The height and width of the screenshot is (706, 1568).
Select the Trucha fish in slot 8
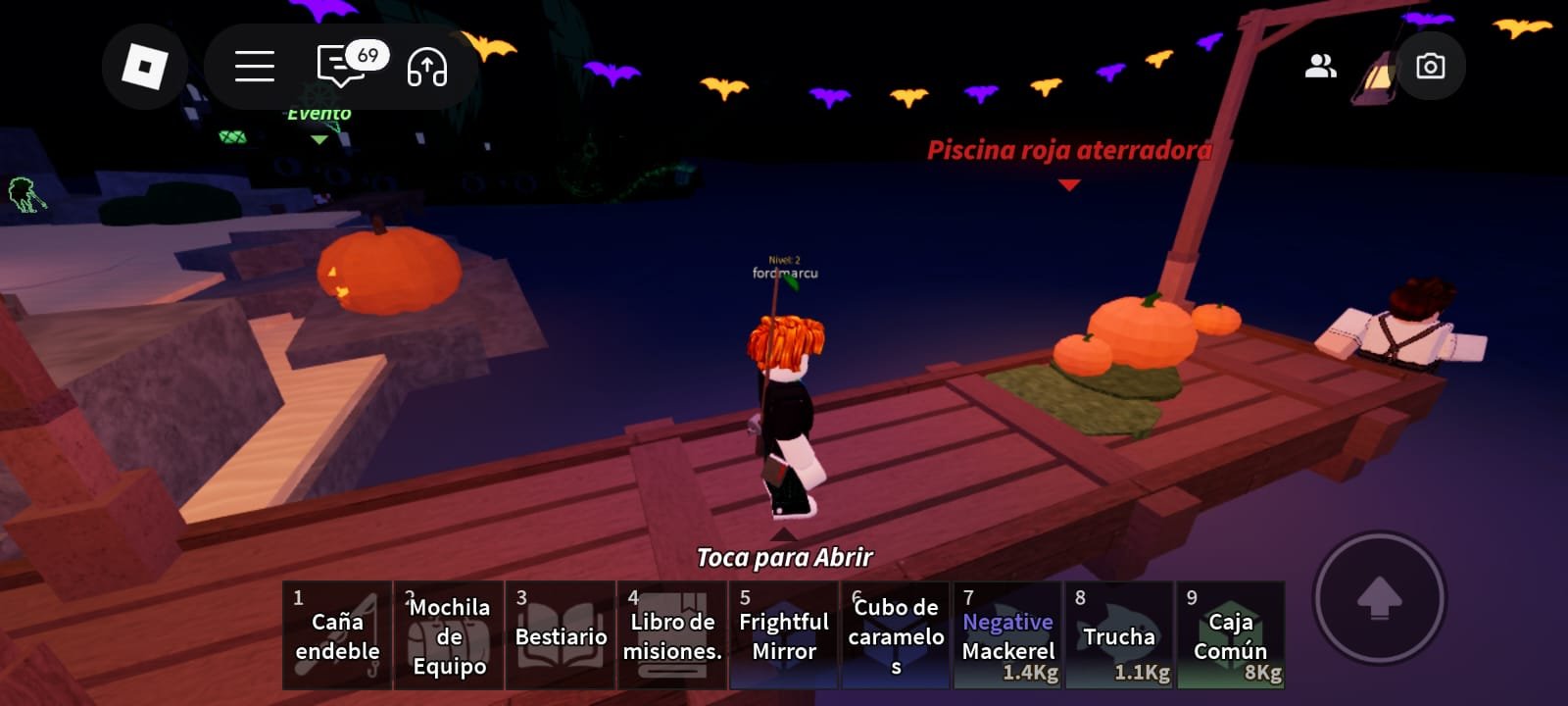coord(1119,633)
